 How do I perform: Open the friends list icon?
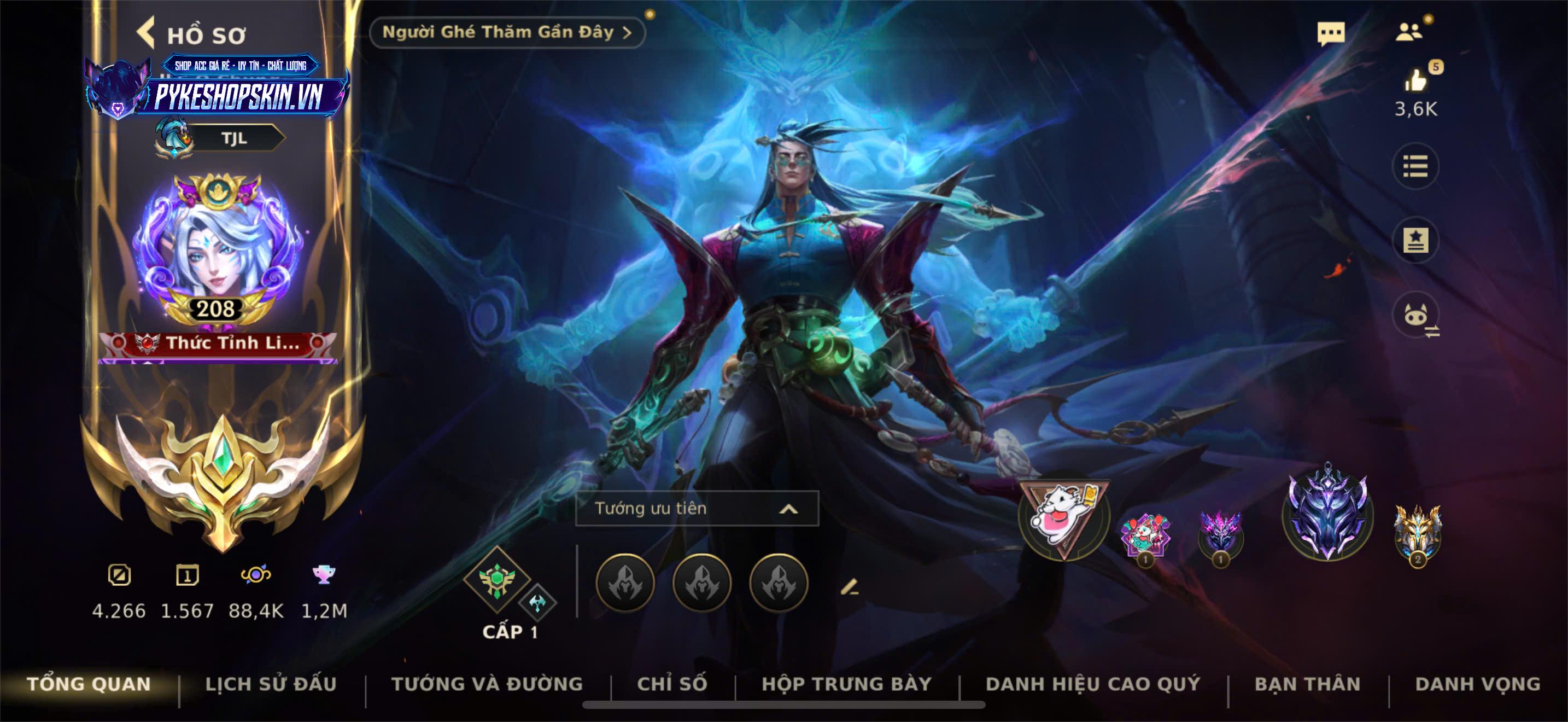[1408, 32]
